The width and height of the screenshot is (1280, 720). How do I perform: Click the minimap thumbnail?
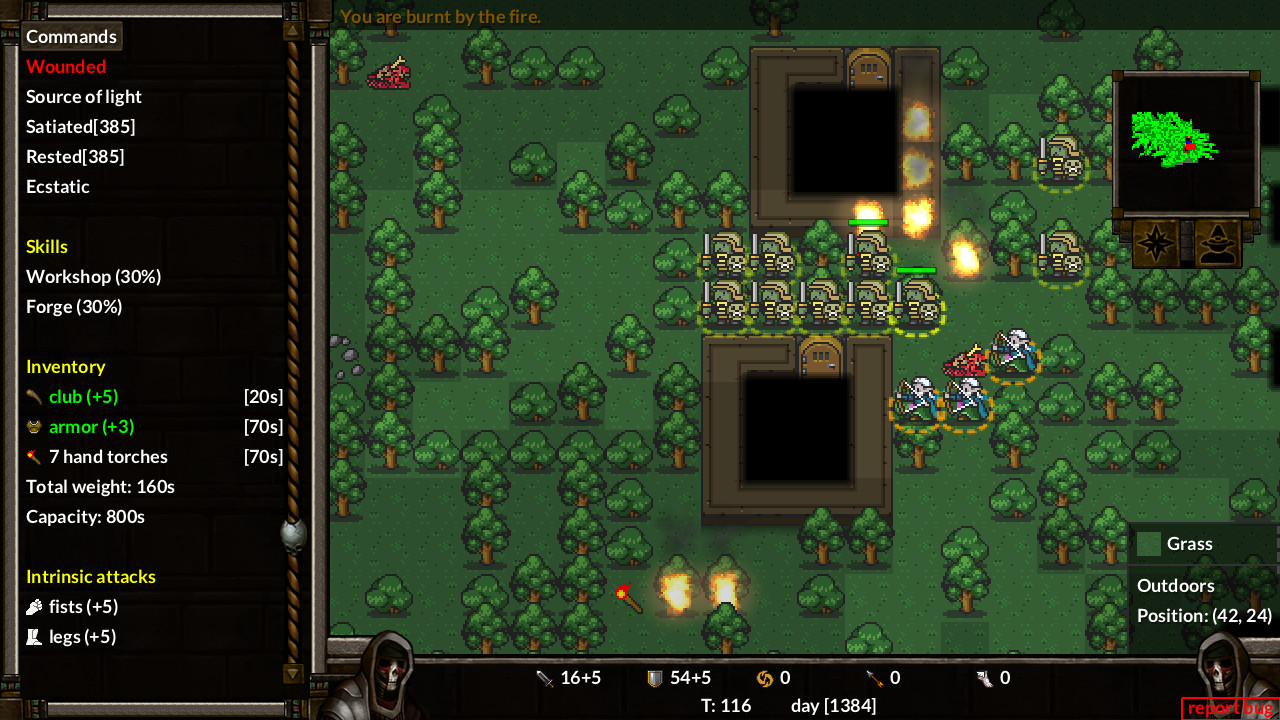(1186, 144)
